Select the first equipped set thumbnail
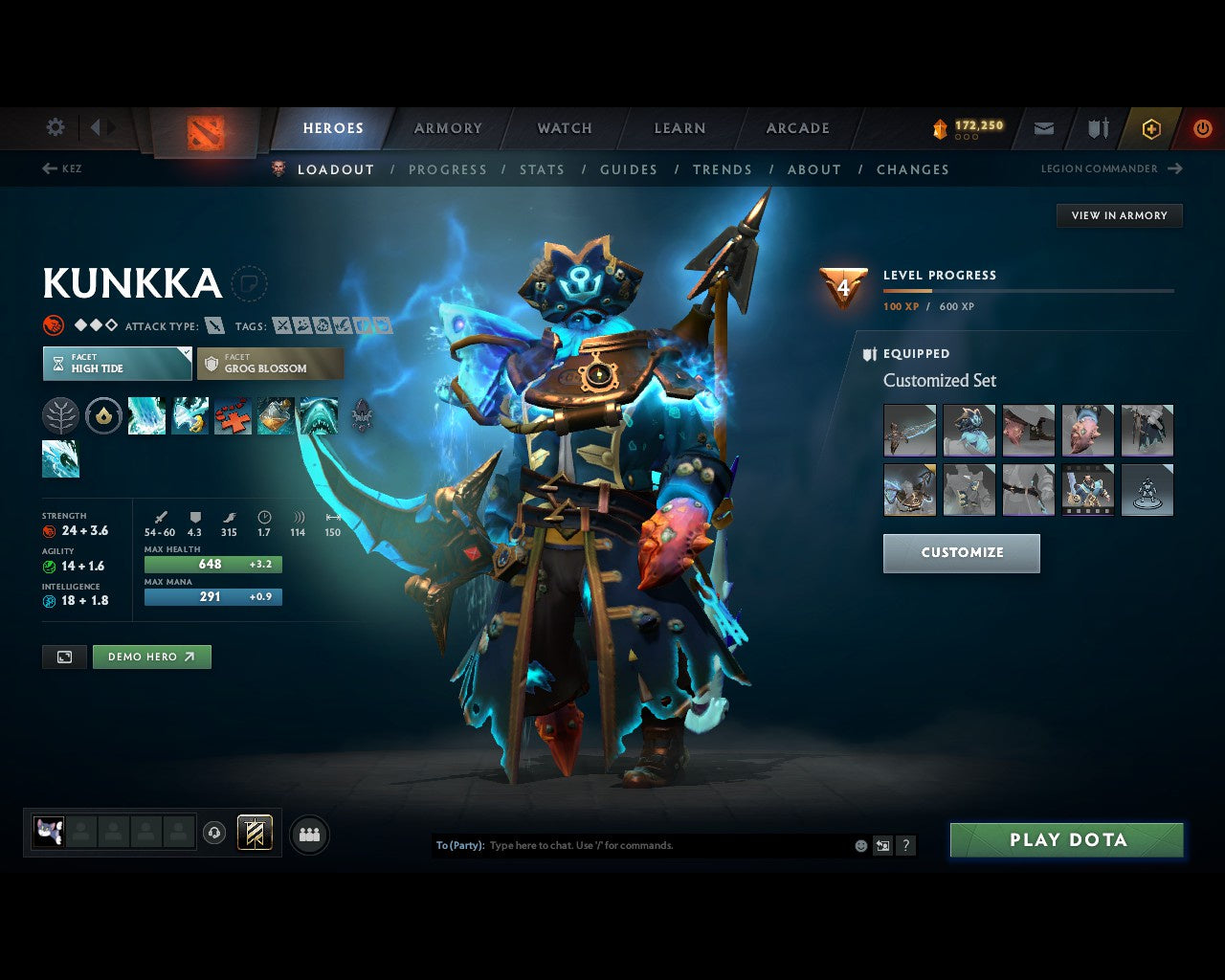 (x=909, y=430)
